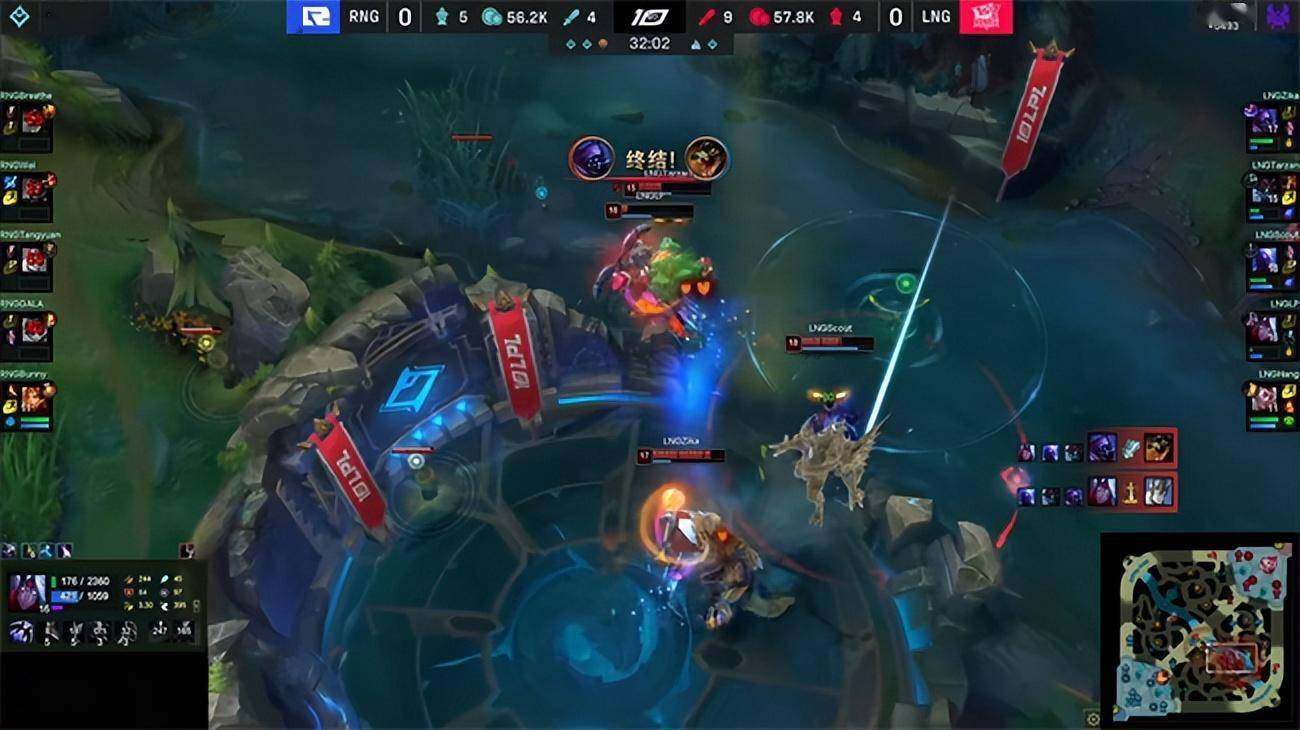Click the RNG team logo on scoreboard
Image resolution: width=1300 pixels, height=730 pixels.
click(313, 17)
